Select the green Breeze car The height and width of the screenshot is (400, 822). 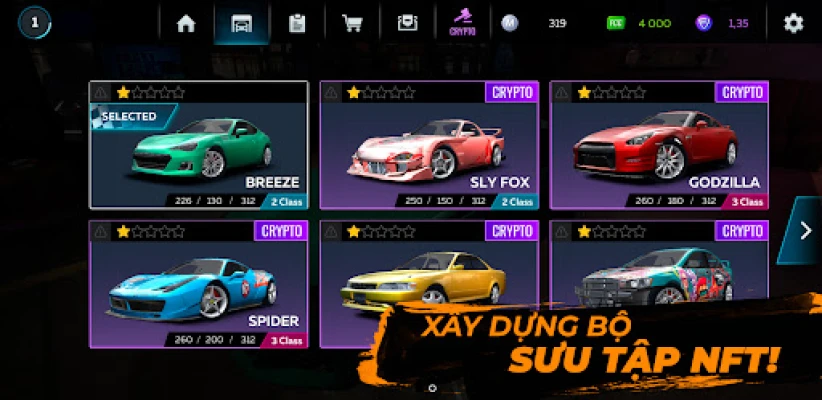pyautogui.click(x=198, y=145)
